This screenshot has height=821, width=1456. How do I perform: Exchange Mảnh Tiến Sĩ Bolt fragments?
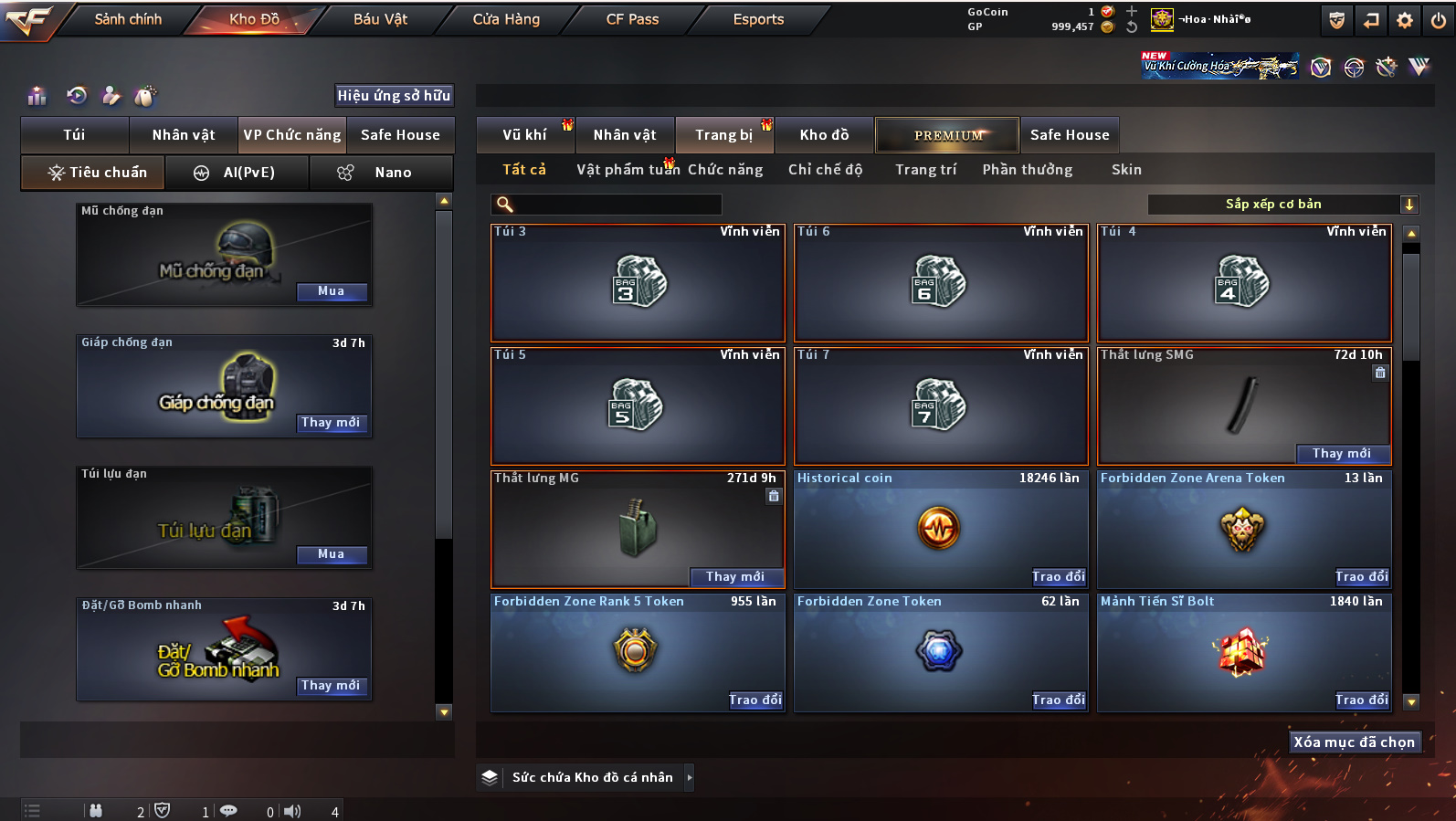pyautogui.click(x=1361, y=700)
